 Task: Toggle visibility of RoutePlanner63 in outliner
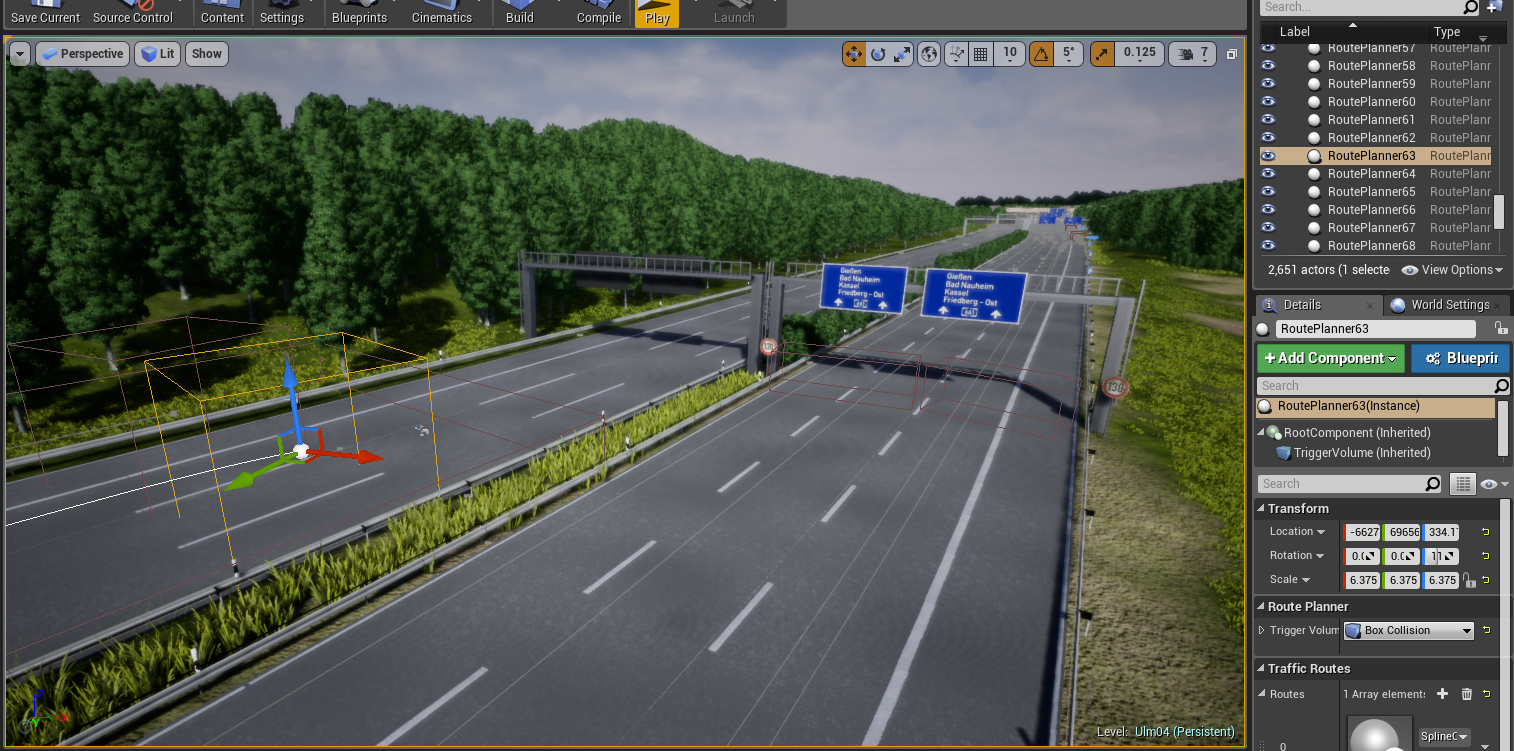1268,155
